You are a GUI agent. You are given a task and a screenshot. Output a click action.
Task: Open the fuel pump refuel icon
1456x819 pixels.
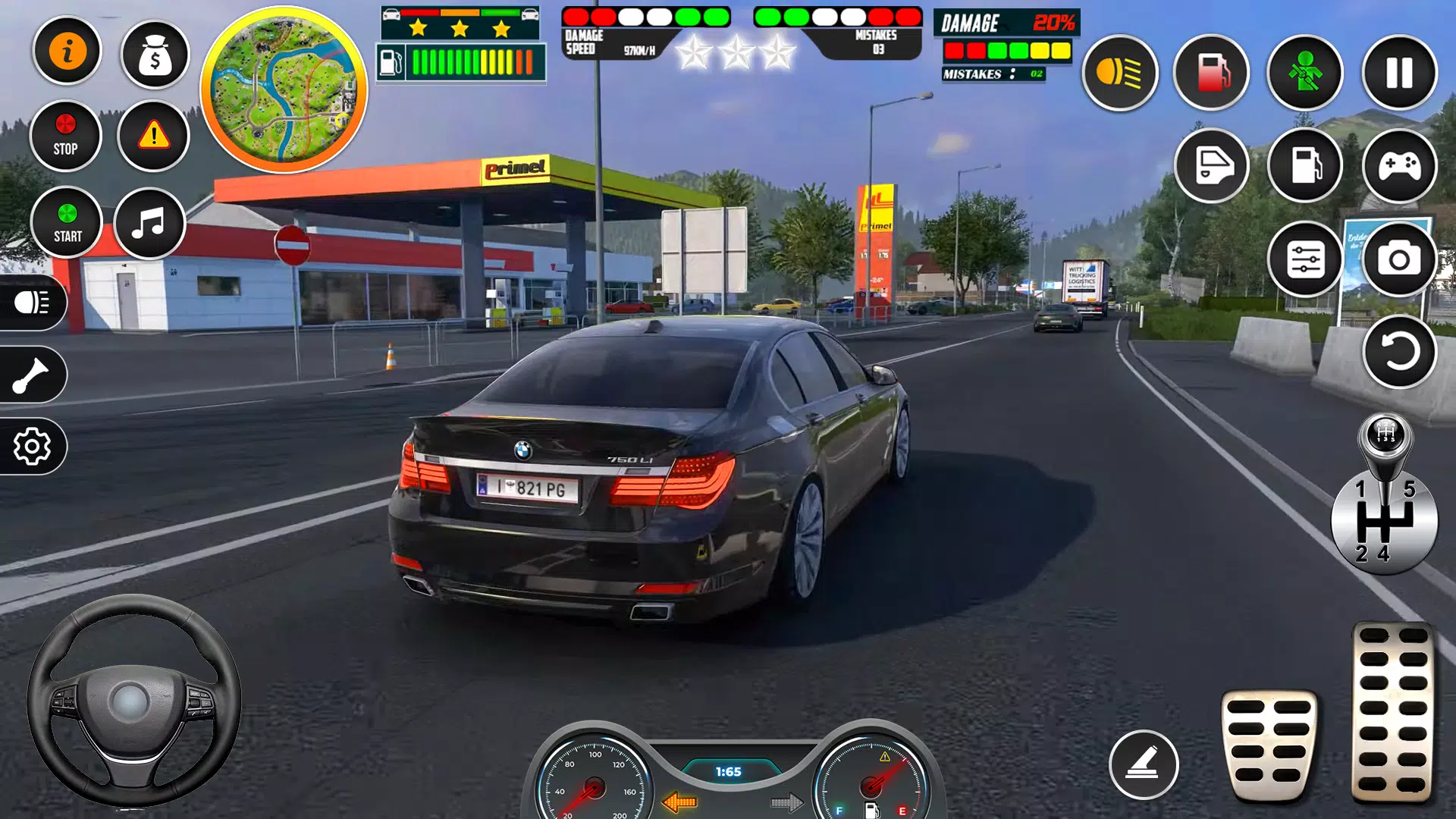point(1210,74)
